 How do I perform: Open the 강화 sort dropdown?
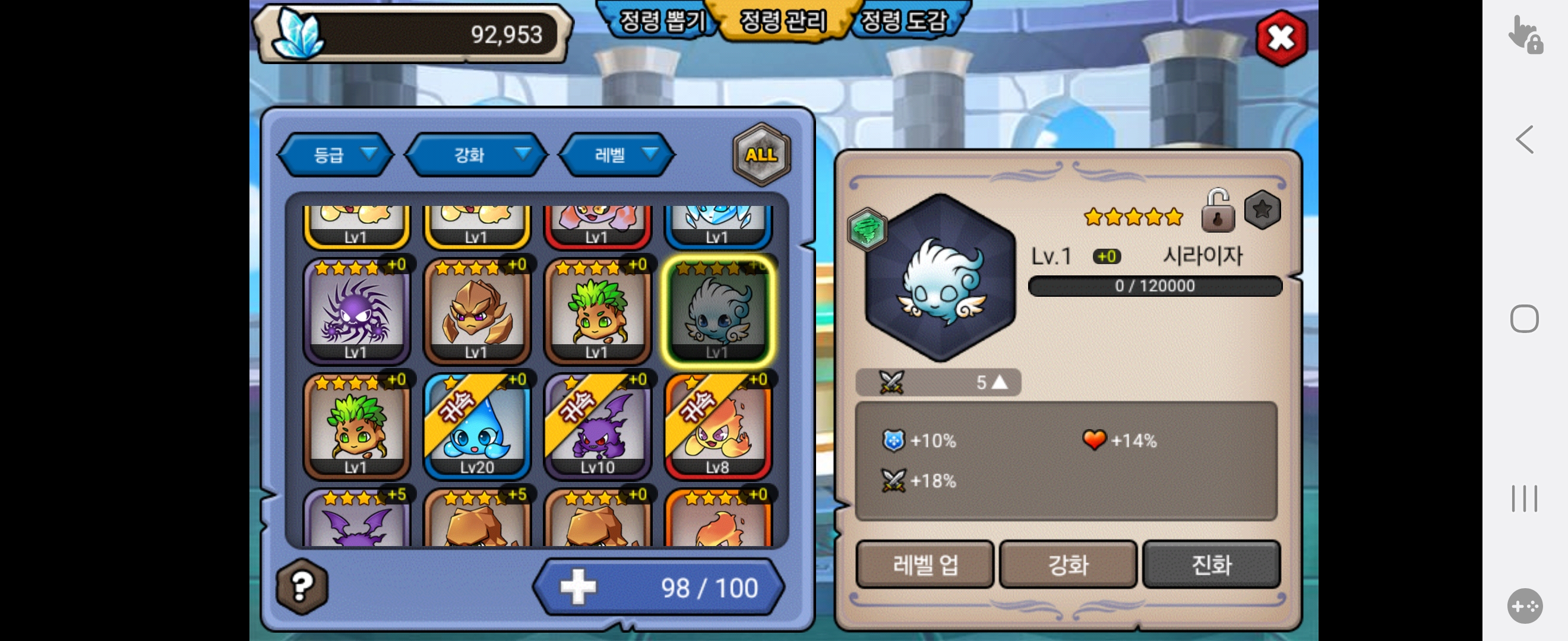pyautogui.click(x=476, y=155)
